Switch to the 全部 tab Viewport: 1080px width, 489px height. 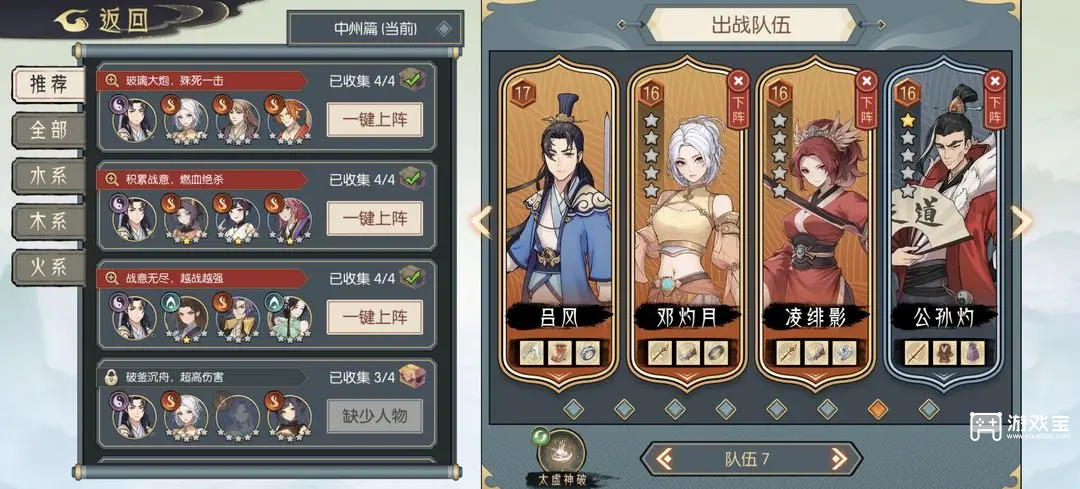48,130
